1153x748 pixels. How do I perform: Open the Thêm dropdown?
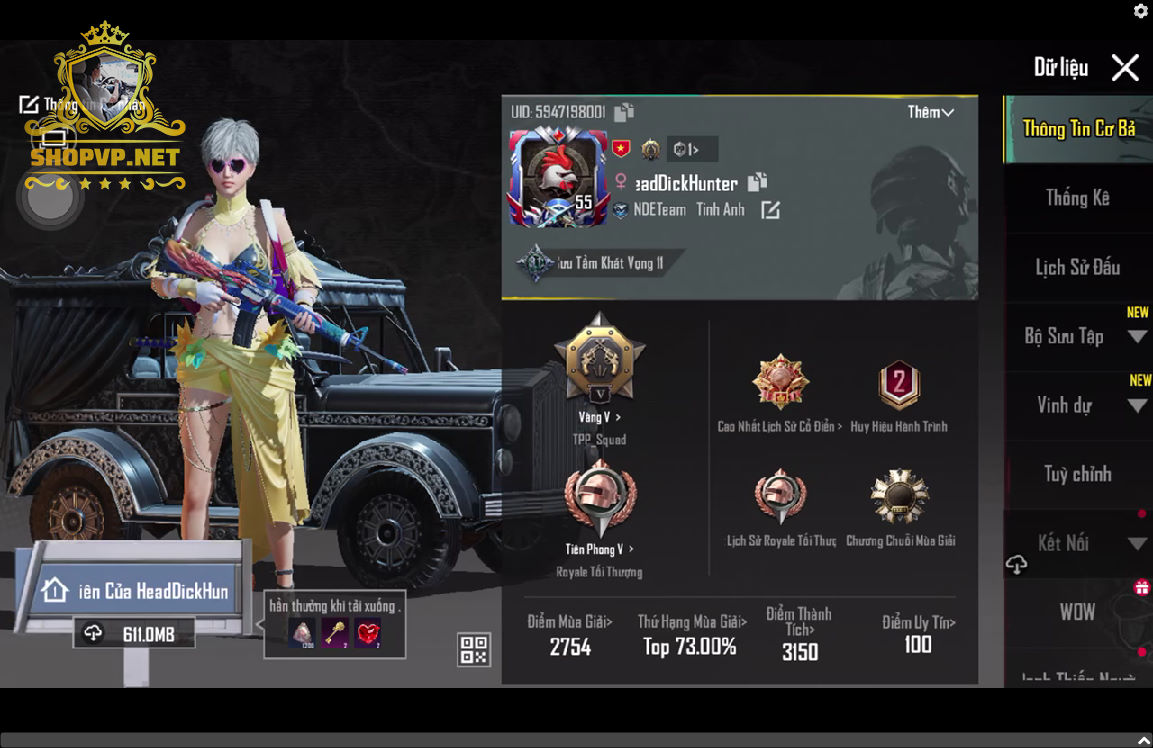(x=930, y=112)
